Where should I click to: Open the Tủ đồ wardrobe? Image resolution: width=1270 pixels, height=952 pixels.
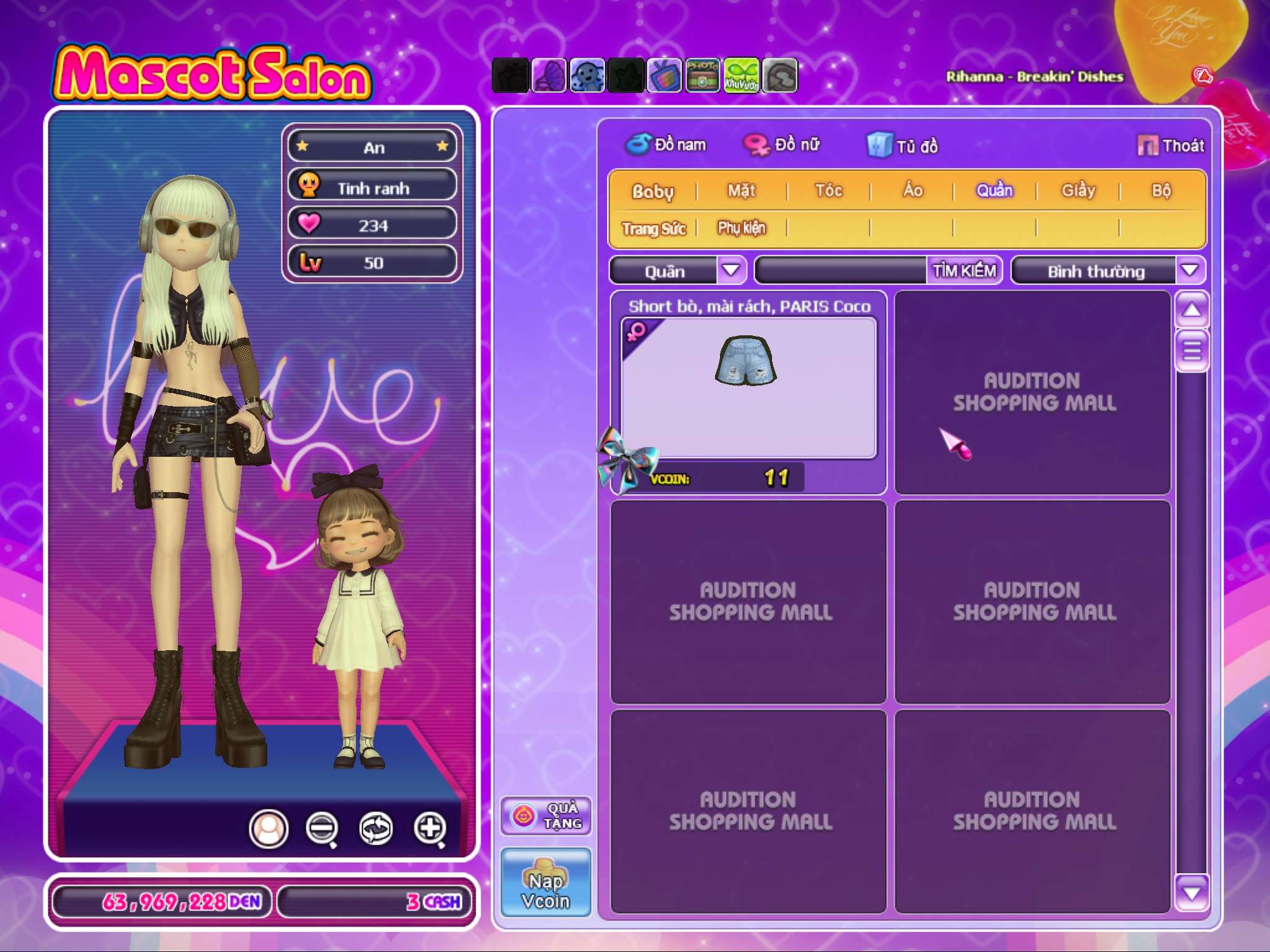tap(903, 146)
